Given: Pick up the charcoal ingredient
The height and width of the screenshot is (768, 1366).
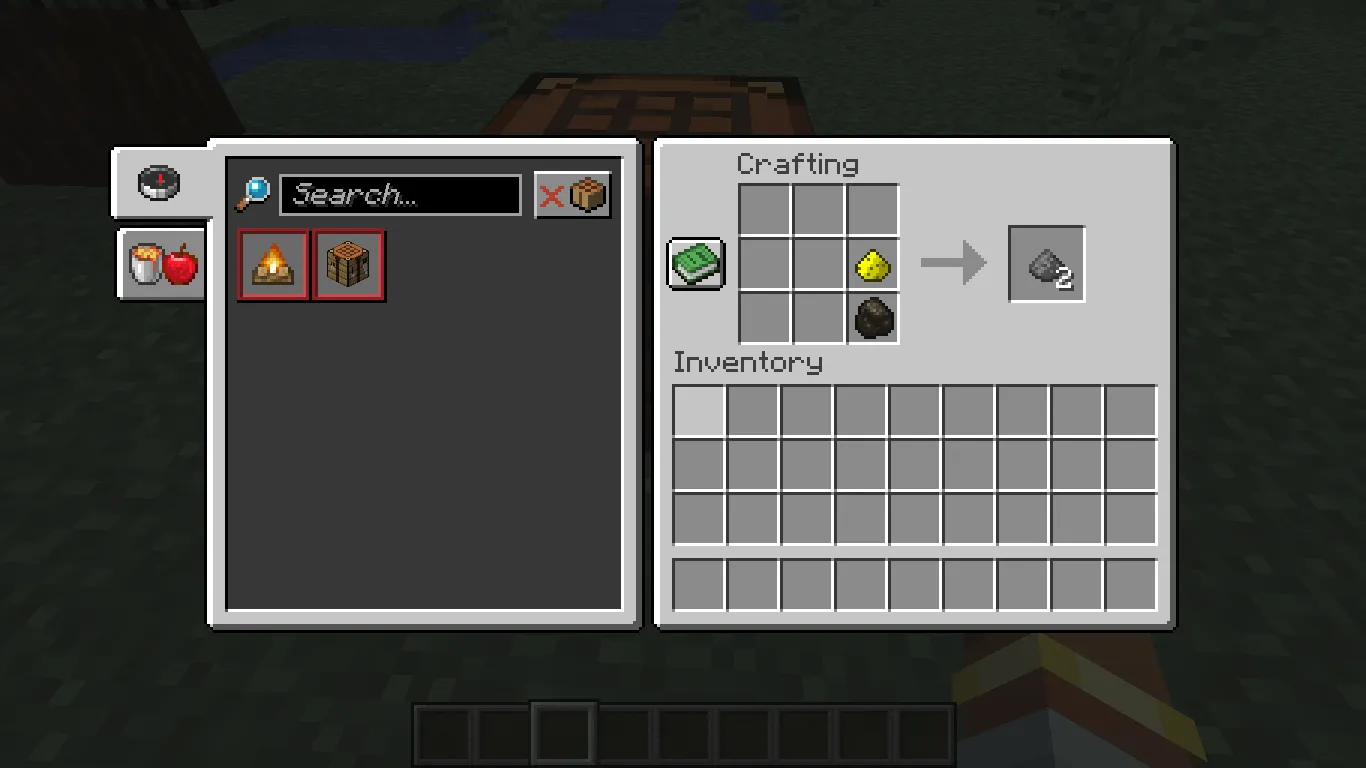Looking at the screenshot, I should tap(871, 318).
